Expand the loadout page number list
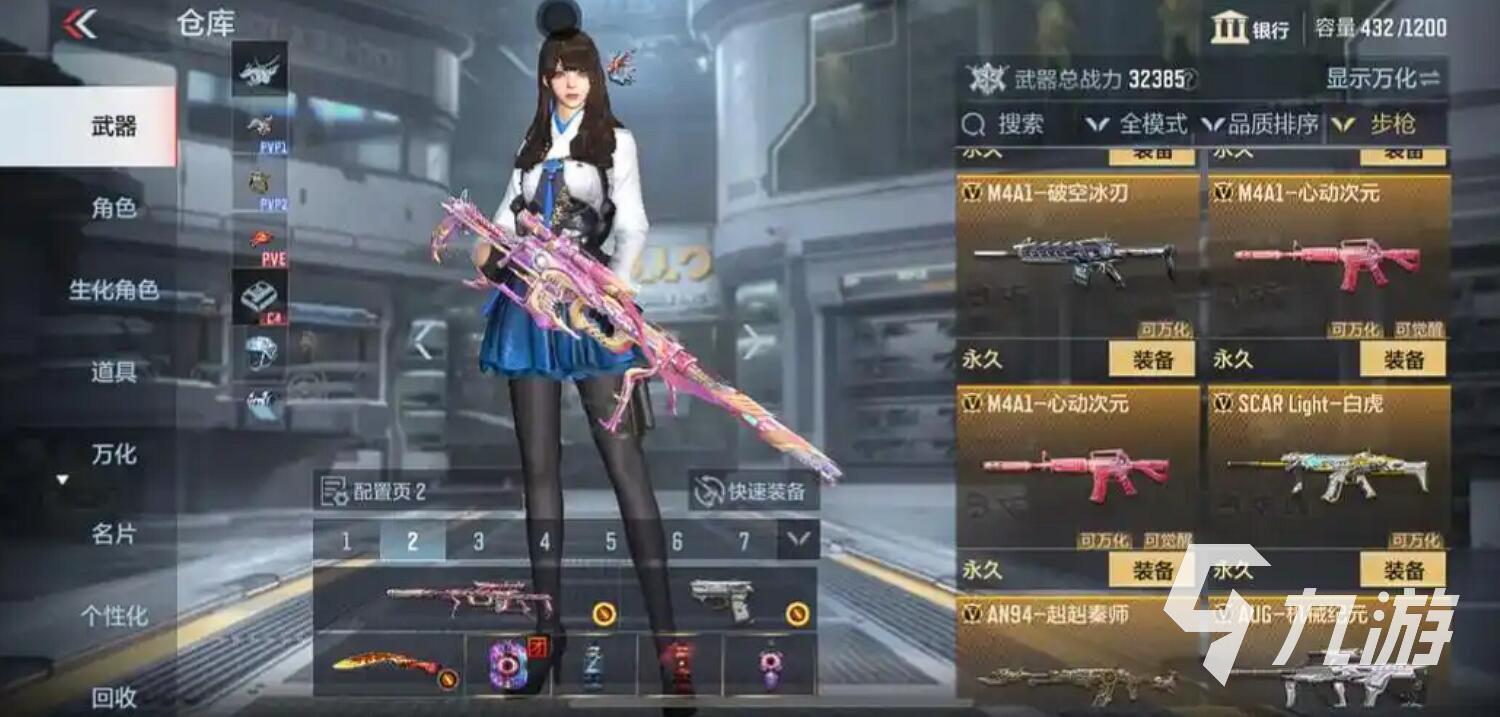The height and width of the screenshot is (717, 1500). (798, 541)
